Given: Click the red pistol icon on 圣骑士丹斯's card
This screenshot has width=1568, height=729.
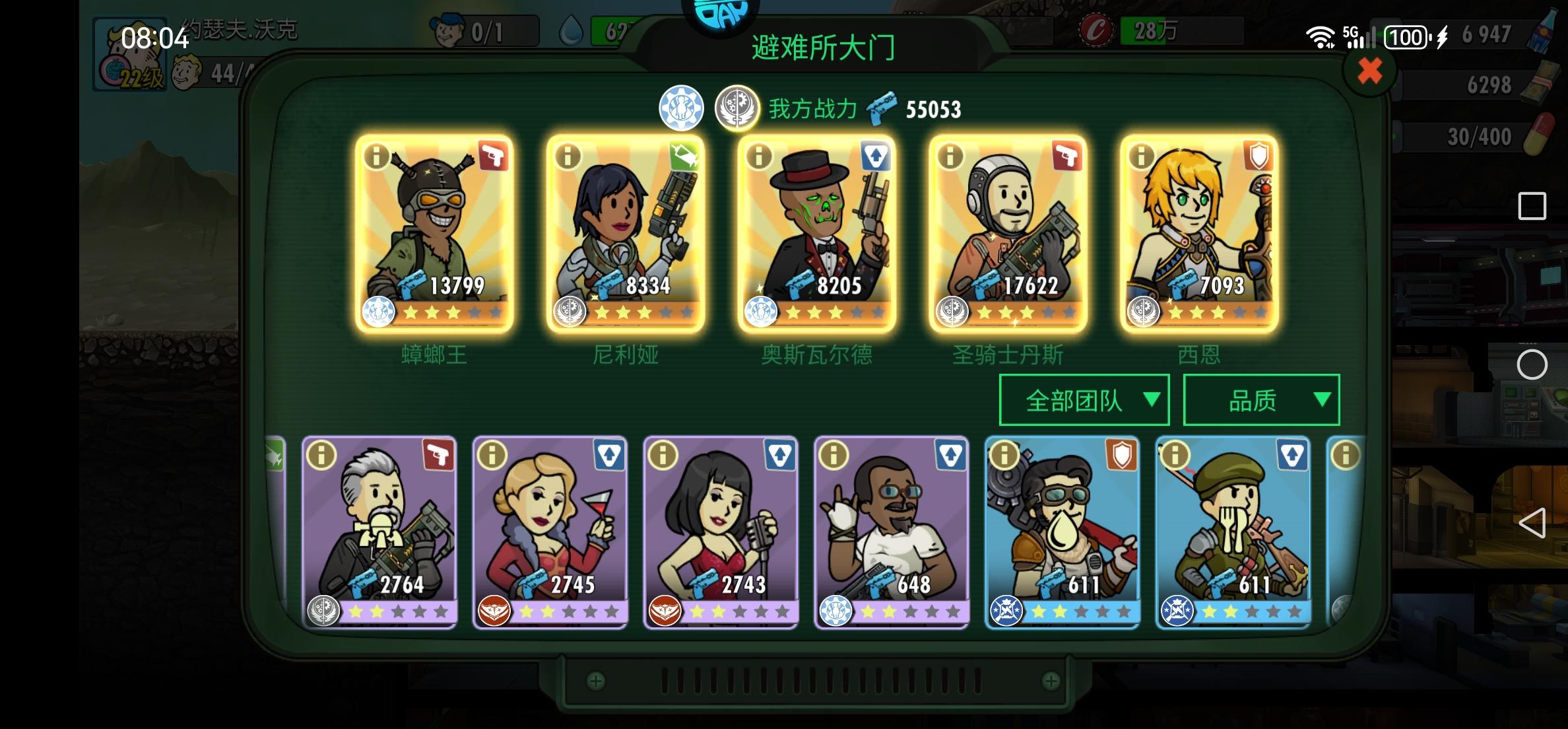Looking at the screenshot, I should point(1068,156).
